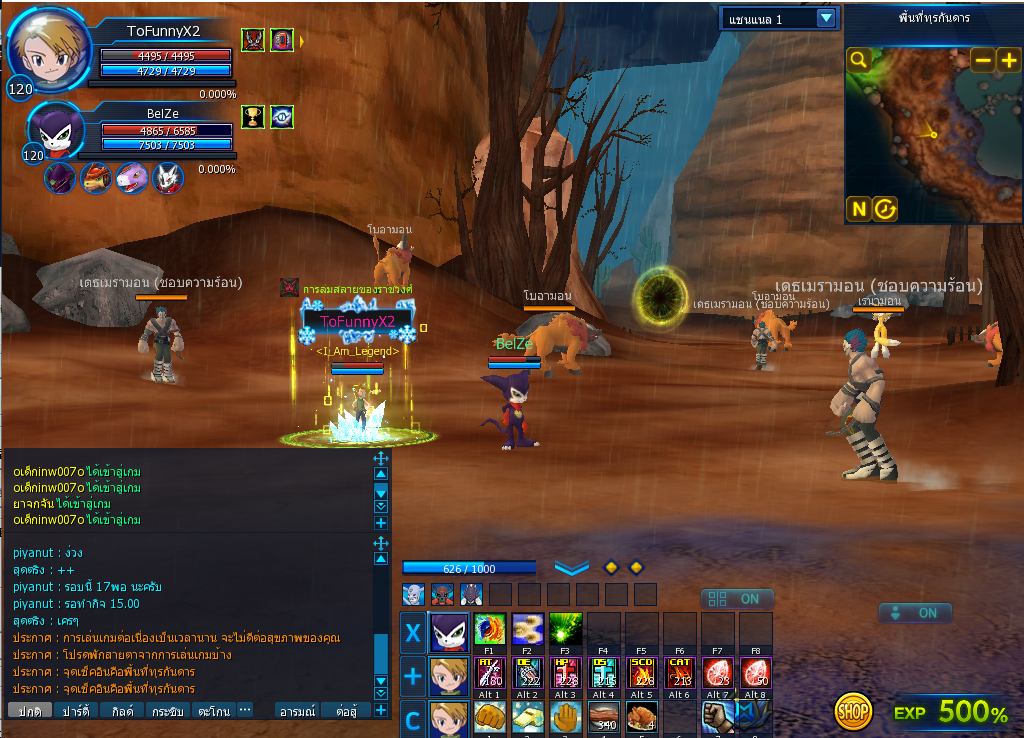Select the กระซิบ whisper chat tab

168,710
